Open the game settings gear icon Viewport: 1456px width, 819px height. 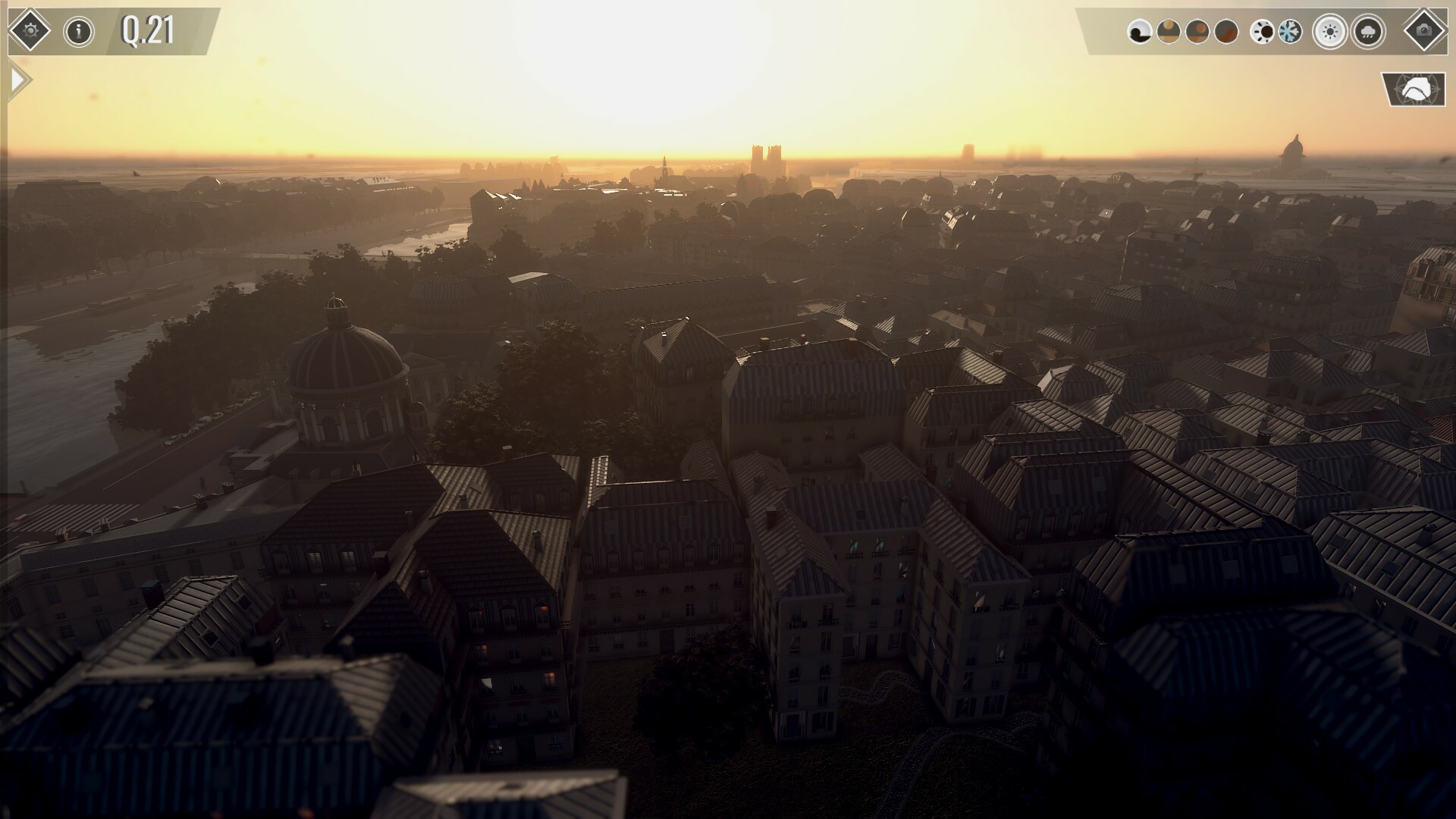pos(30,31)
